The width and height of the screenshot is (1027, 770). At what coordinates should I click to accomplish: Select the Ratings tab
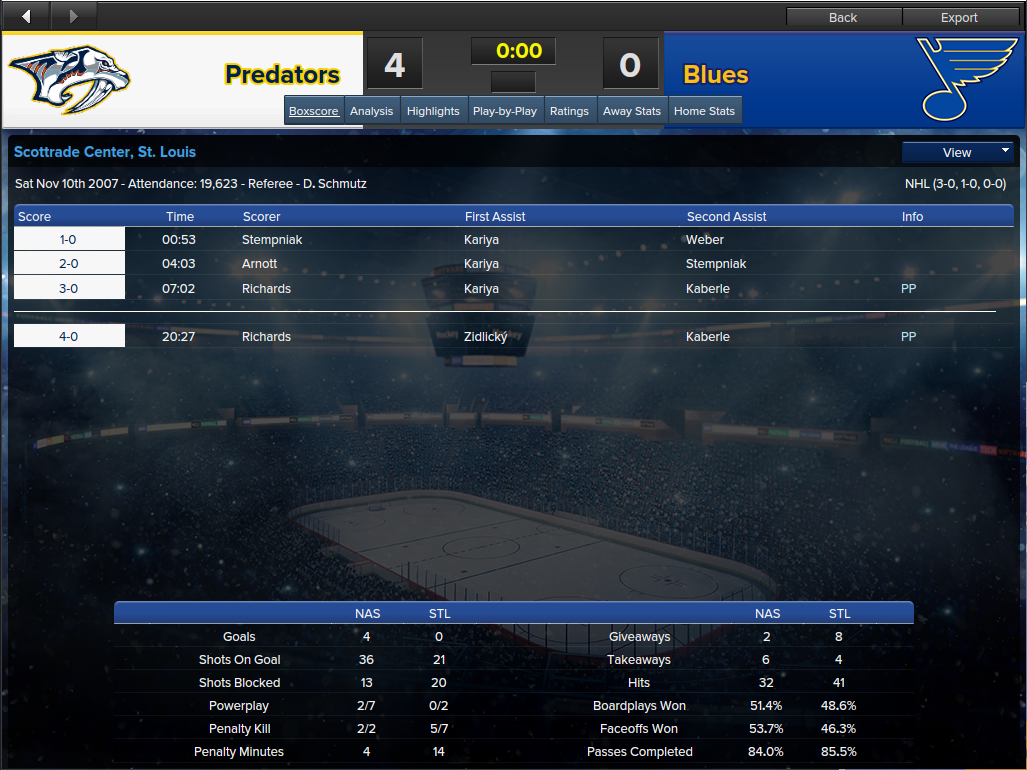569,111
